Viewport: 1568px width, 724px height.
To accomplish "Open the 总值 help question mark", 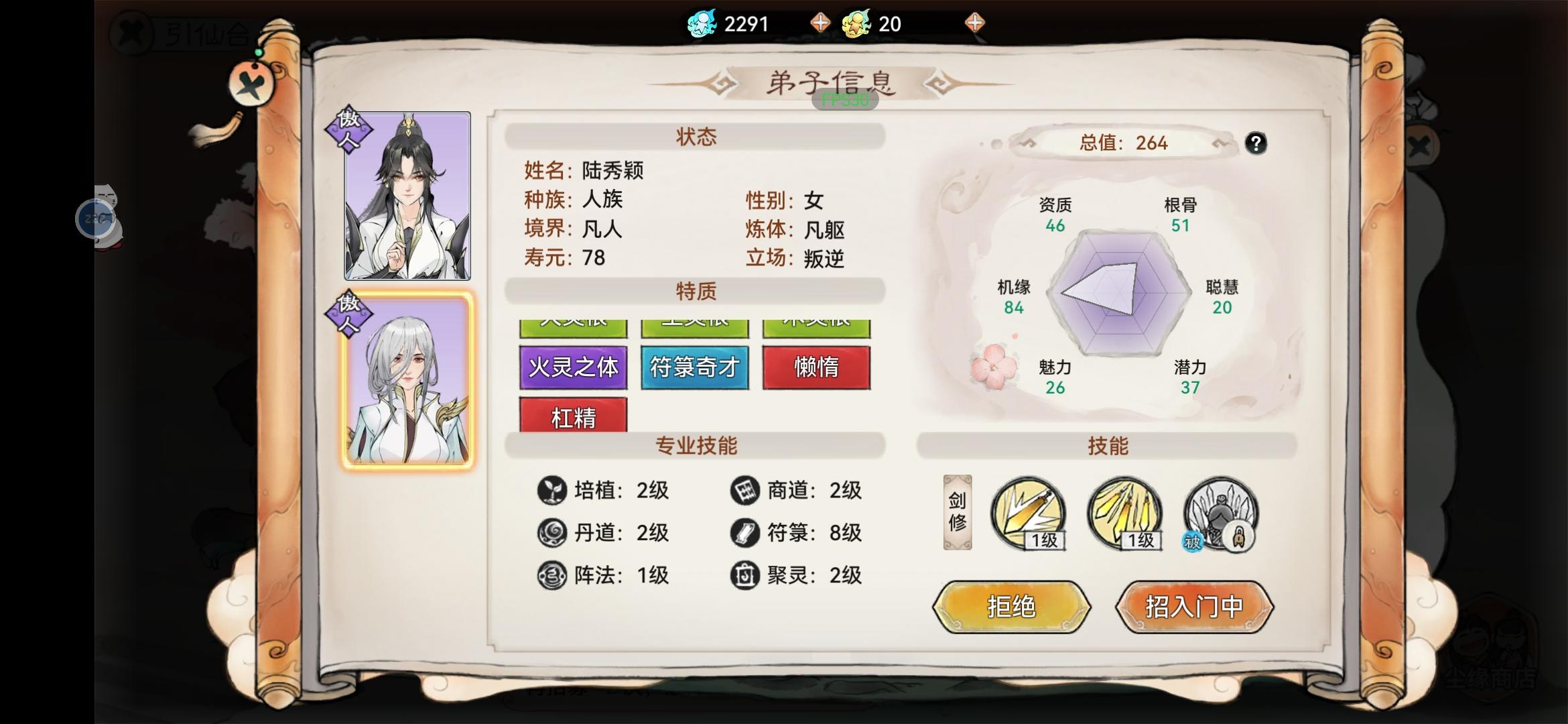I will (x=1256, y=143).
